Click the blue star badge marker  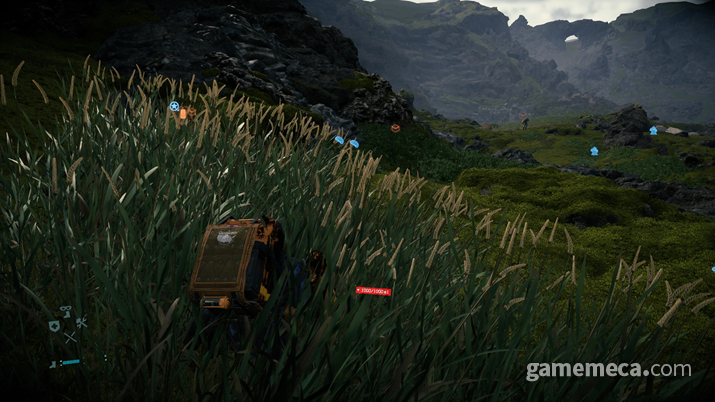(174, 105)
